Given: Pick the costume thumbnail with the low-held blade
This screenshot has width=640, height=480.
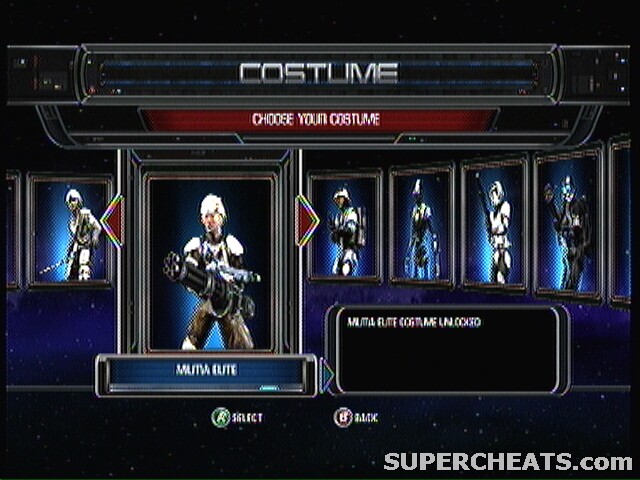Looking at the screenshot, I should [70, 232].
